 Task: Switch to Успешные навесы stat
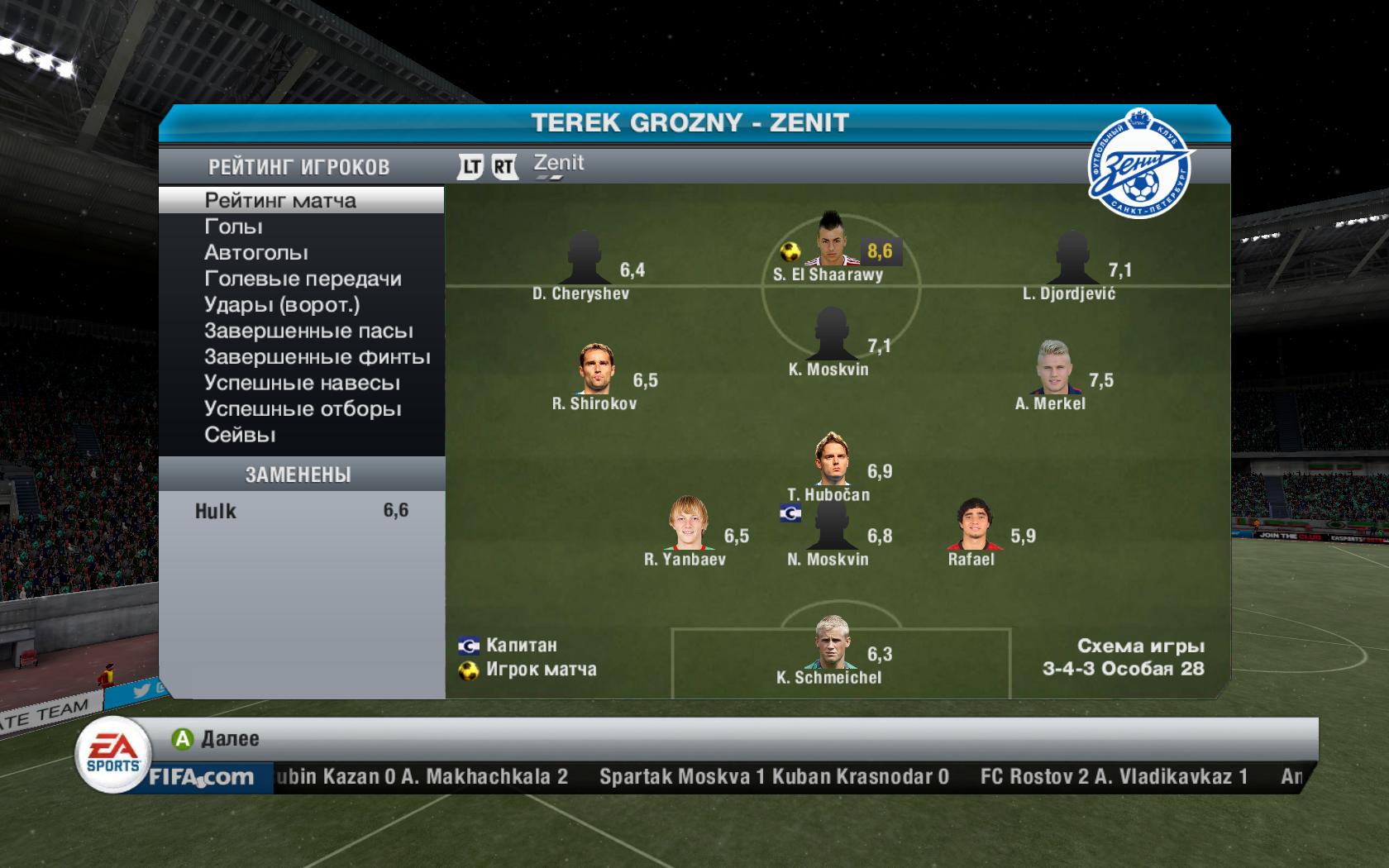302,384
